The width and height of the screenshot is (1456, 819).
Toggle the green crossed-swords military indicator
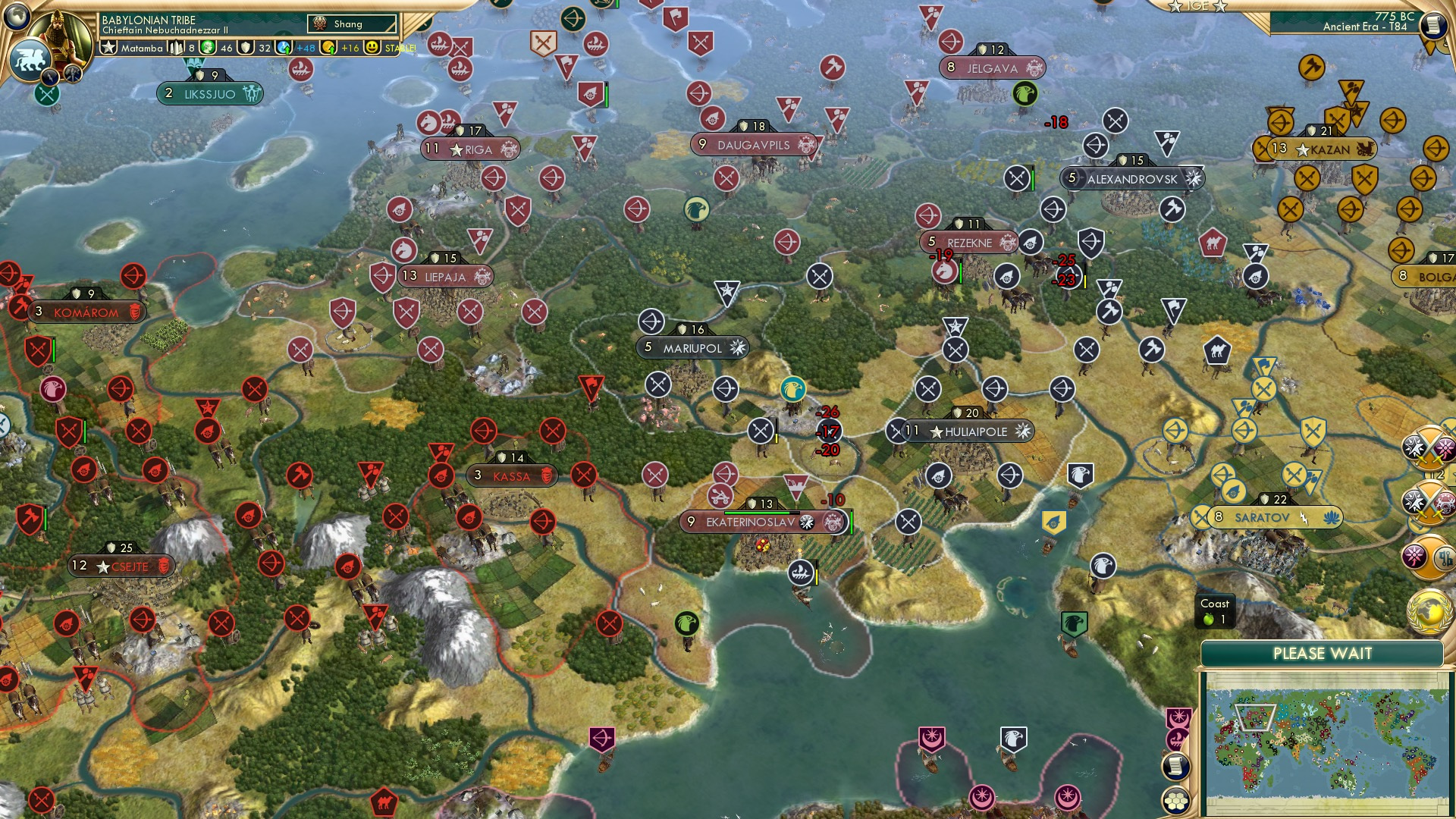point(46,93)
